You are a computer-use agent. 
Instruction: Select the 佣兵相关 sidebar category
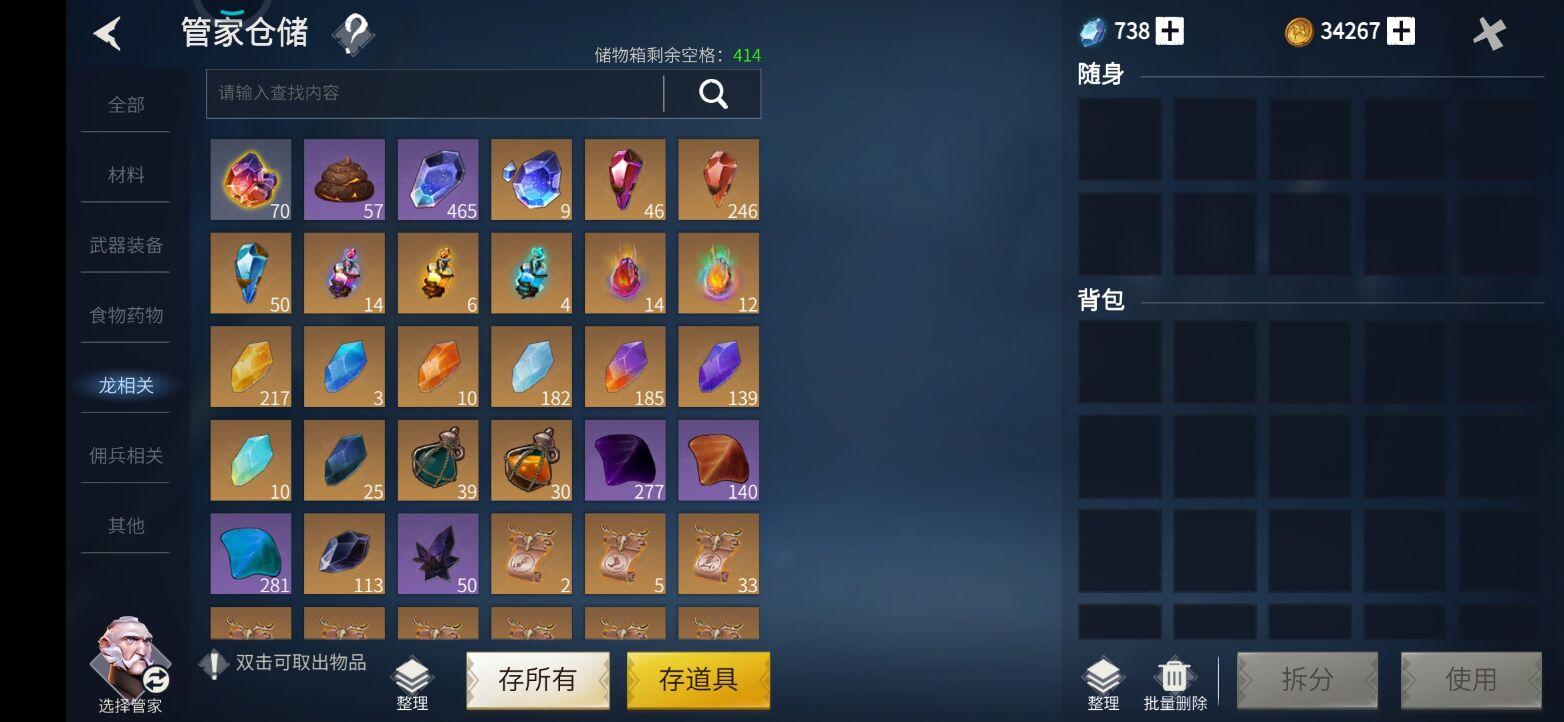coord(125,455)
